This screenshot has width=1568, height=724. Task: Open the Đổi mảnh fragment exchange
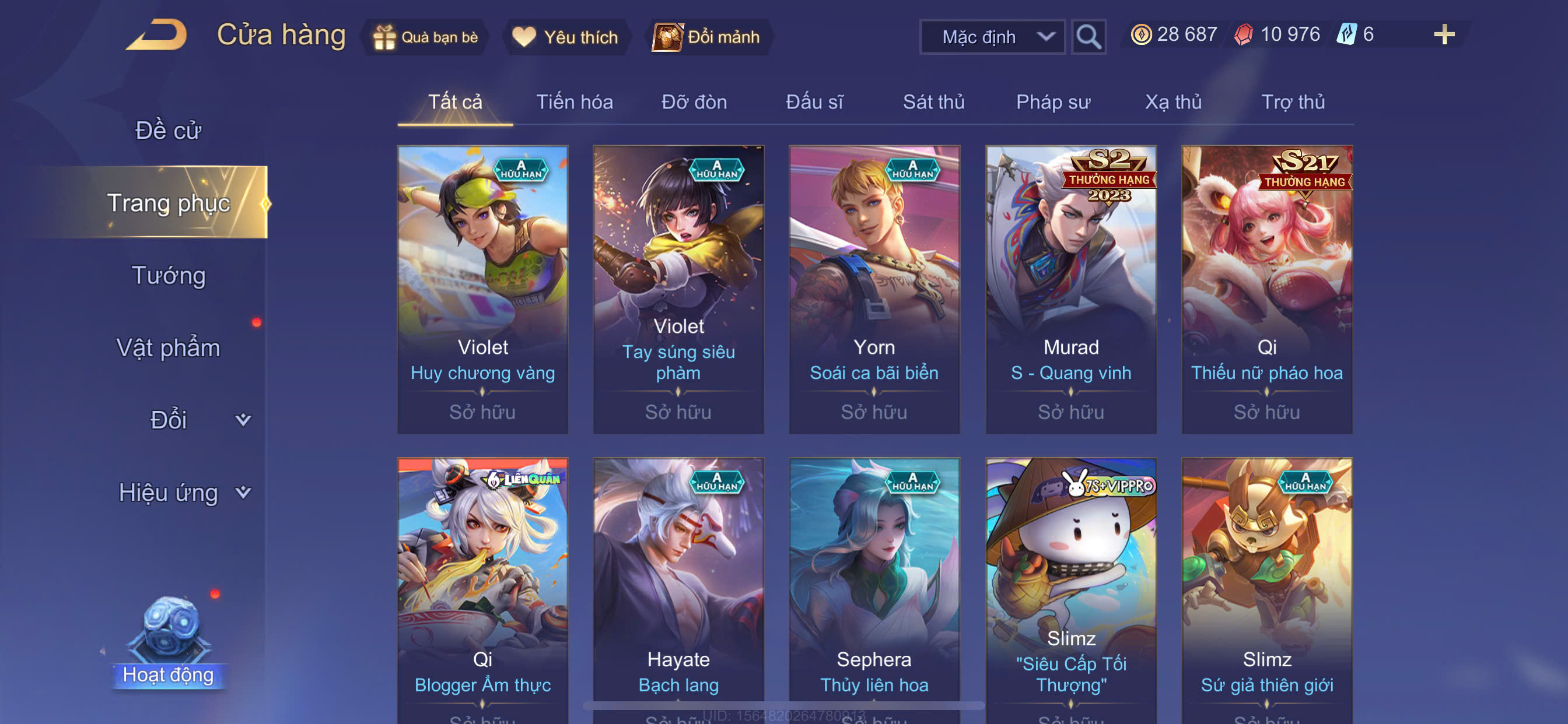point(706,37)
